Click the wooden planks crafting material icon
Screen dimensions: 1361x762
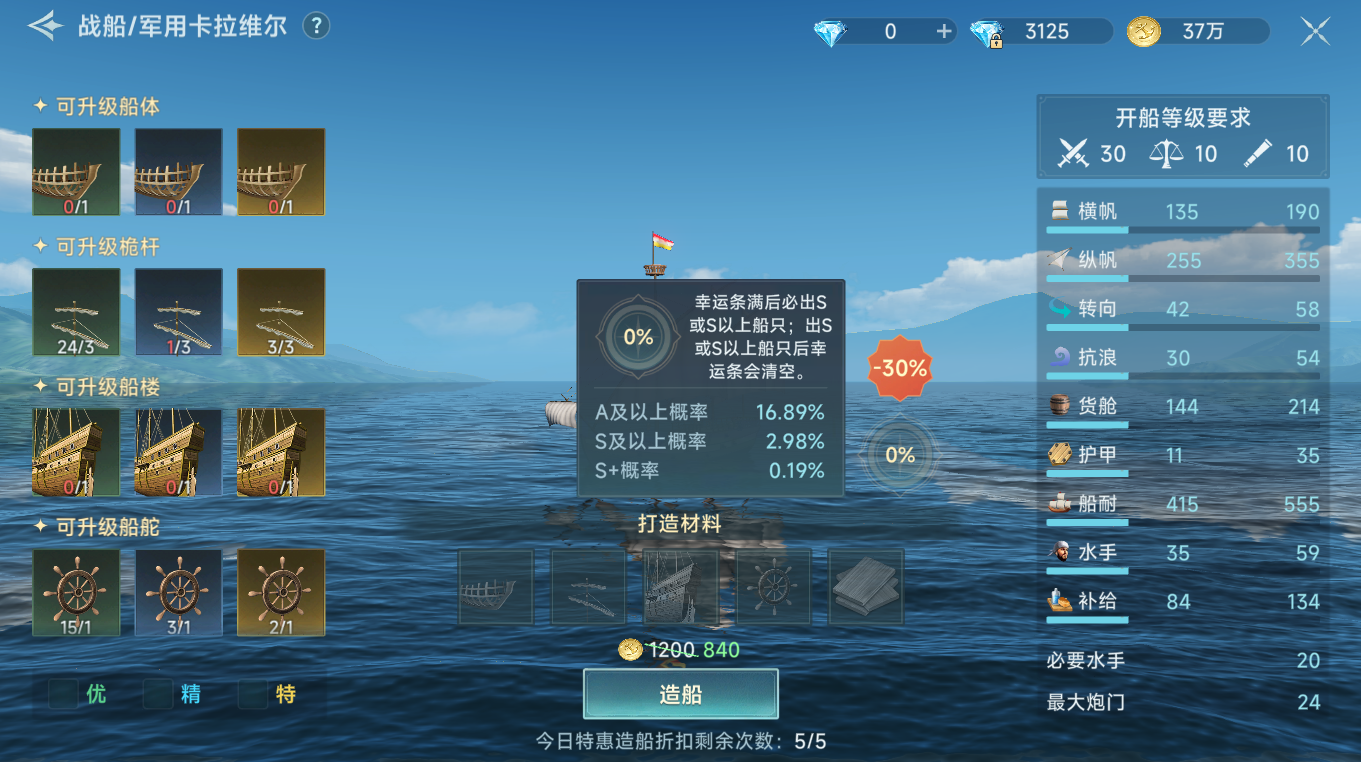click(x=865, y=587)
